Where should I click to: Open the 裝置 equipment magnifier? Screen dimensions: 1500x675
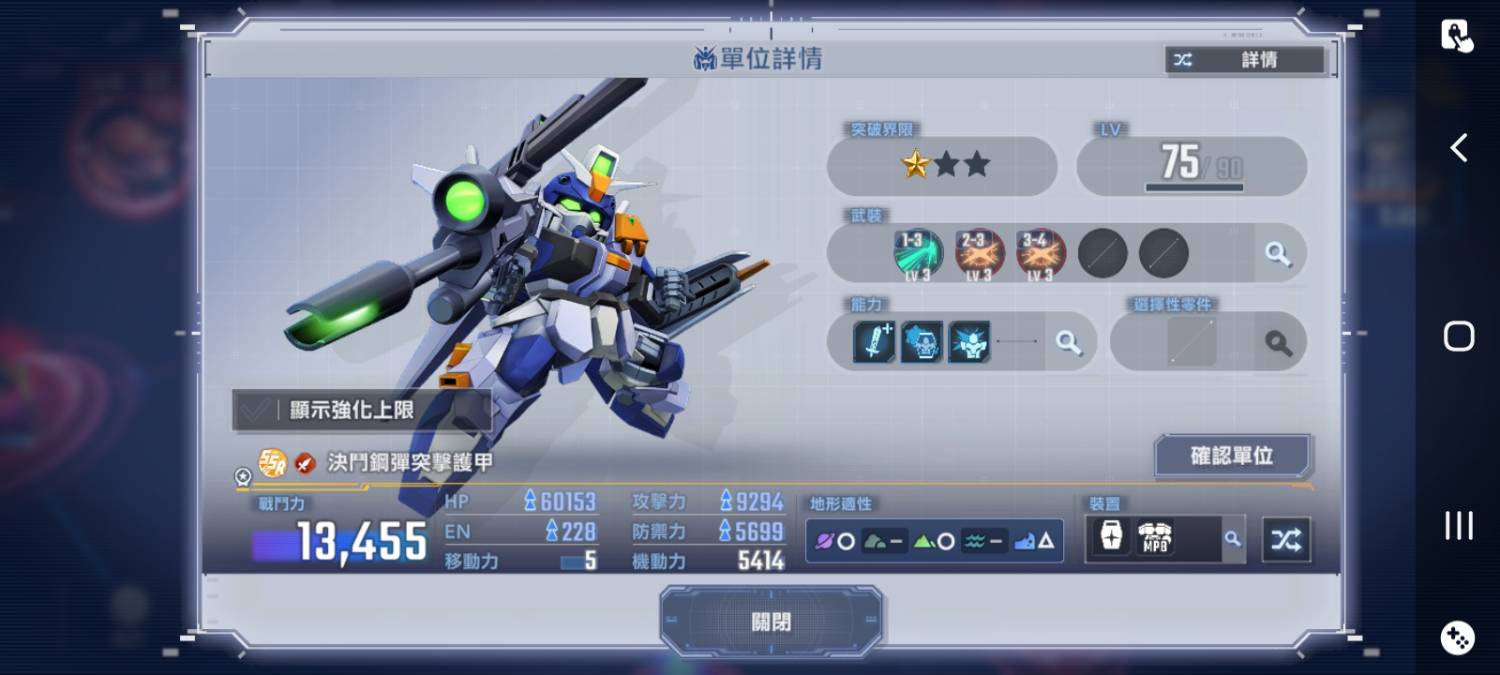(x=1233, y=539)
